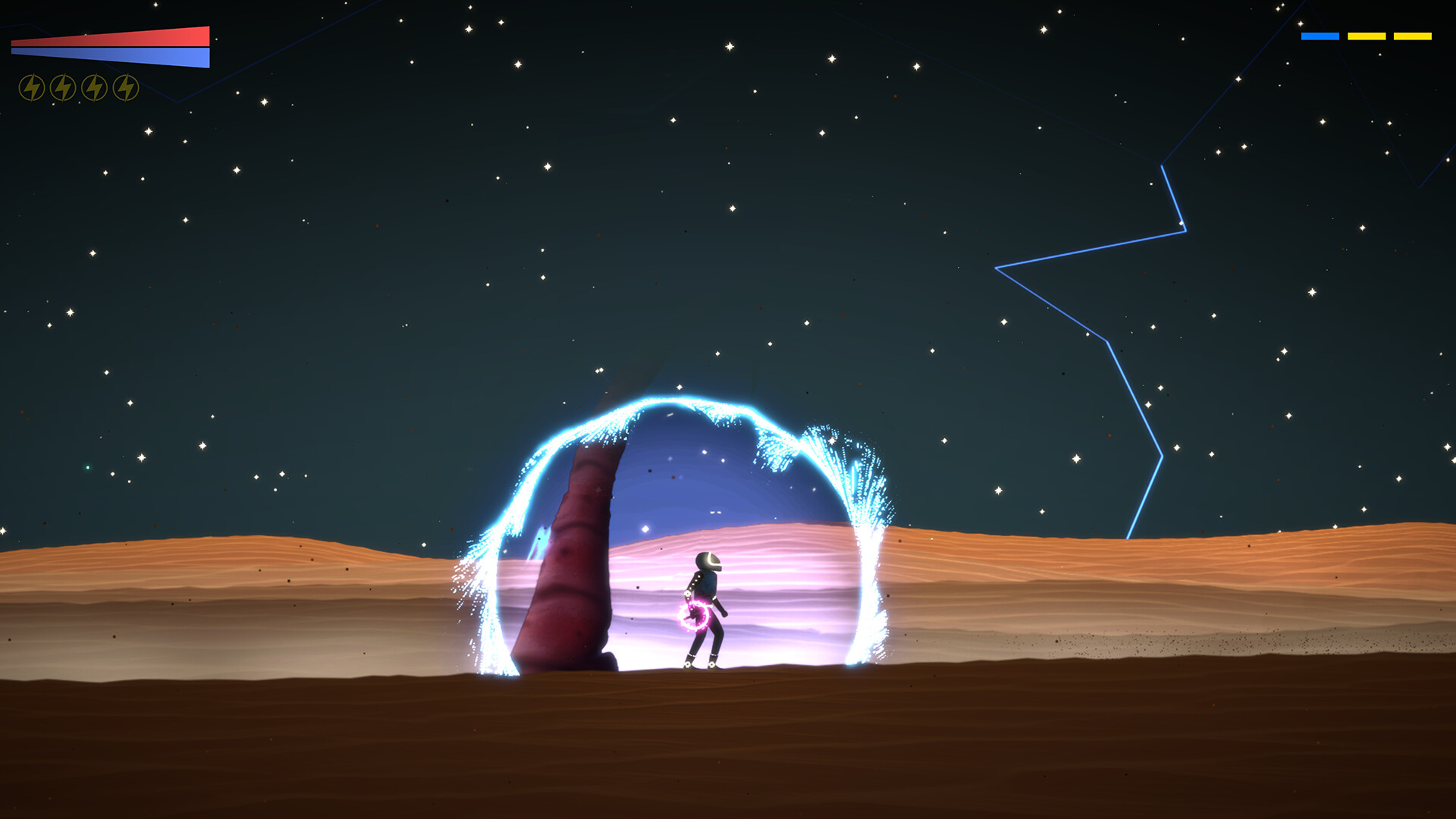
Task: Select the first lightning bolt charge icon
Action: point(31,86)
